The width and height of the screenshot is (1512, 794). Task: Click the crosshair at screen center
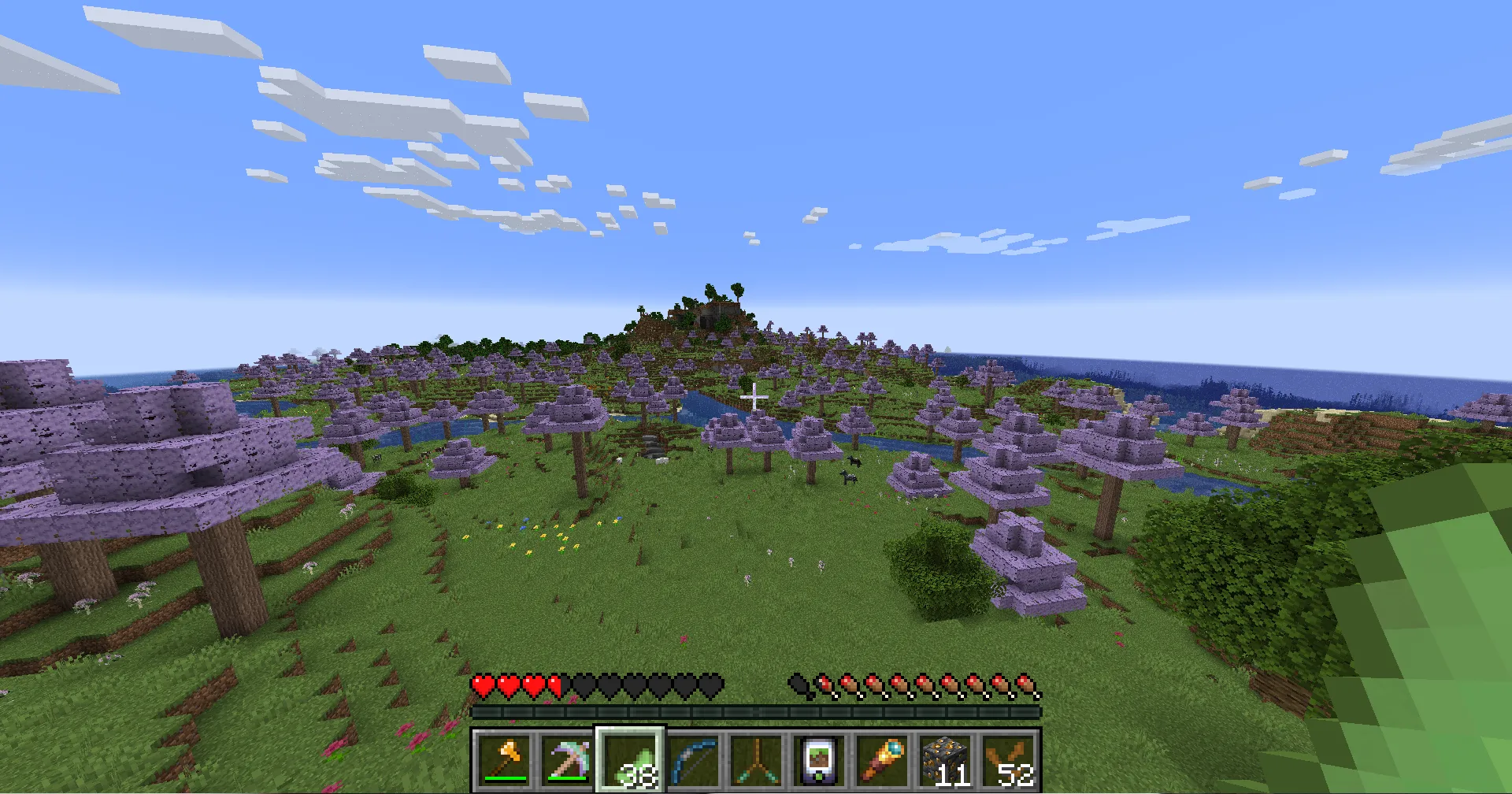(x=754, y=399)
